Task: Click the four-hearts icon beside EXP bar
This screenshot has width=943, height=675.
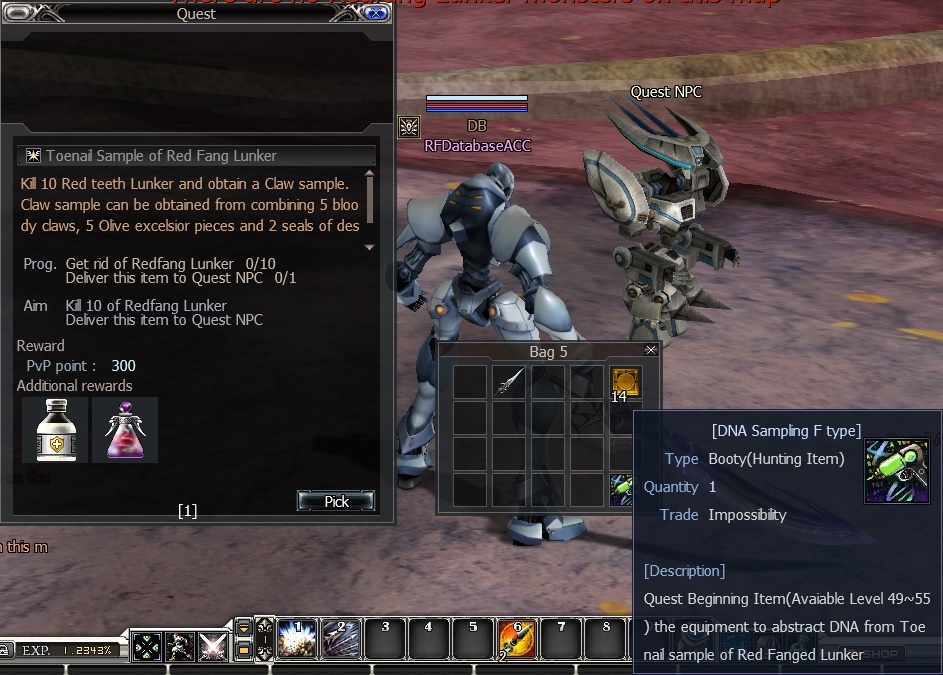Action: coord(147,646)
